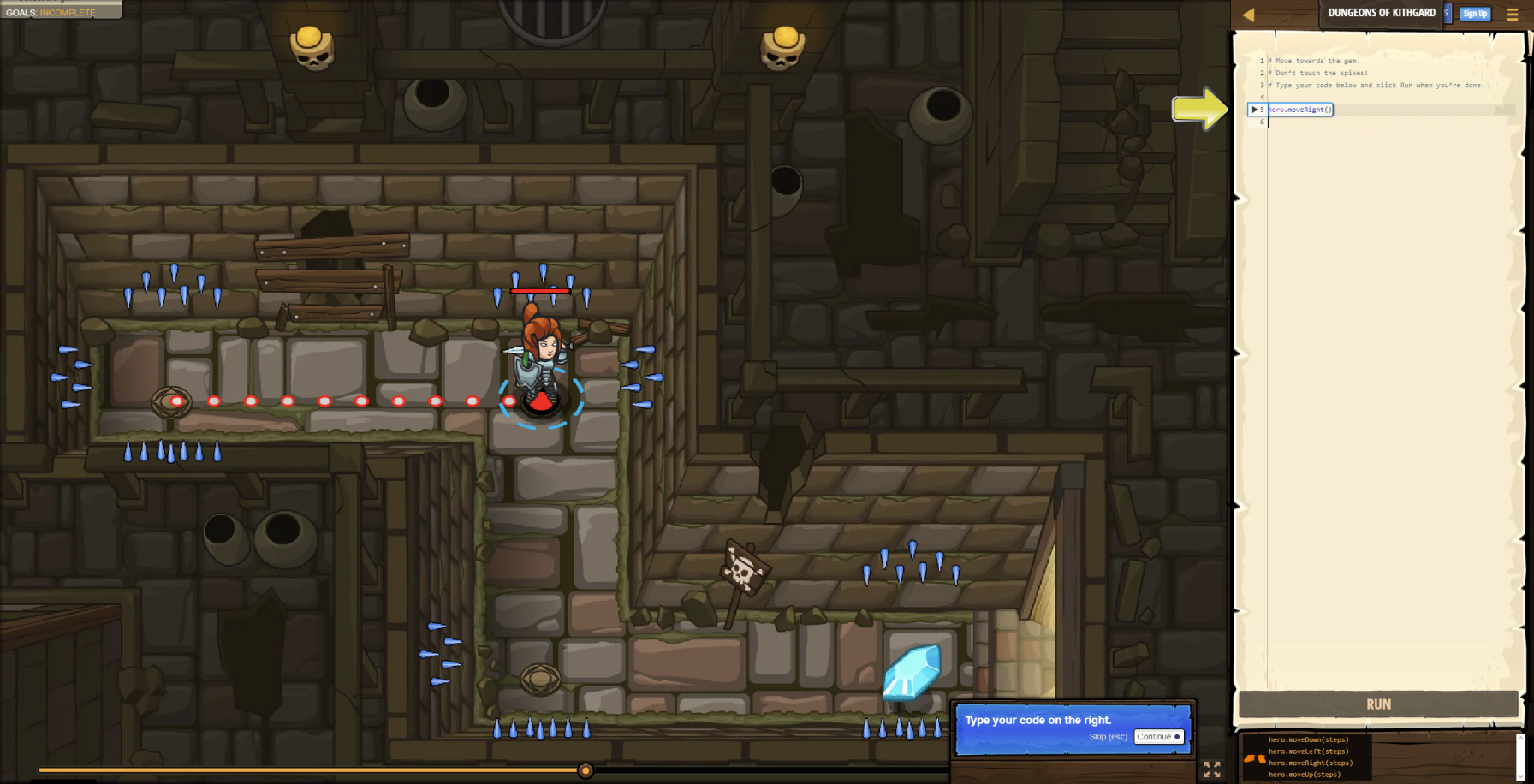Screen dimensions: 1534x784
Task: Go back using the yellow arrow
Action: tap(1248, 15)
